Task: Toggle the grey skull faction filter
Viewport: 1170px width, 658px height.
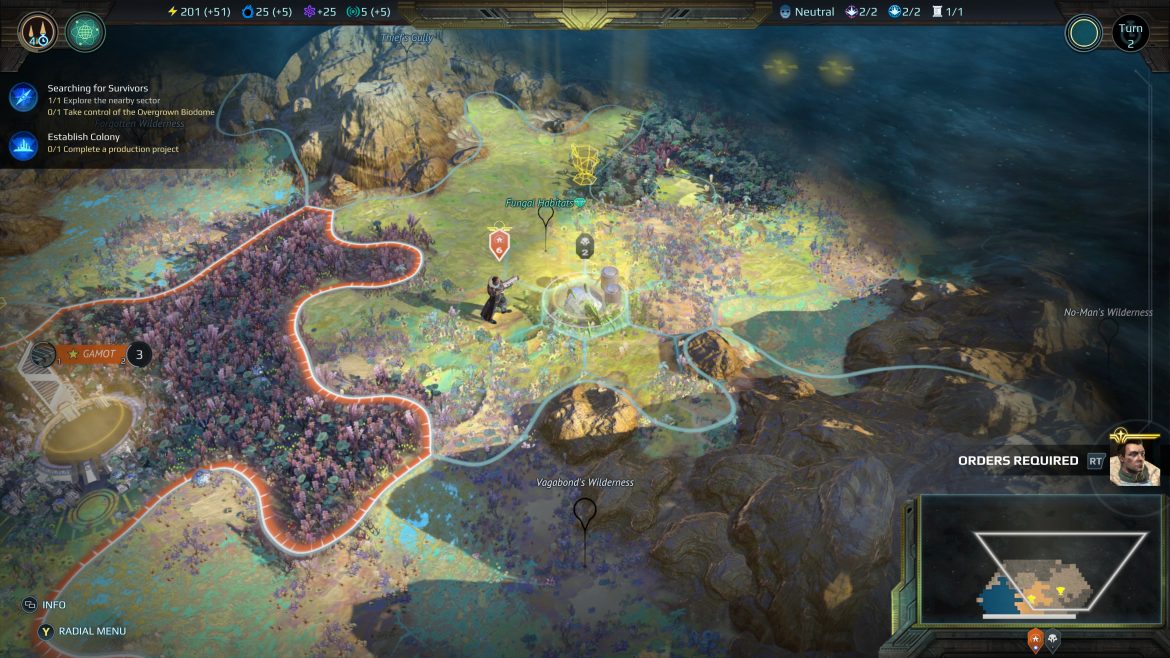Action: pos(1053,639)
